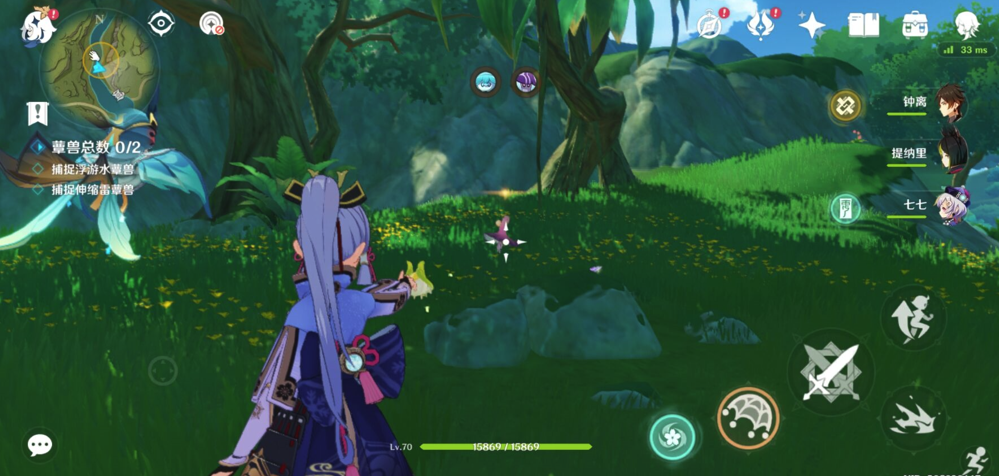Open the Paimon menu
999x476 pixels.
[x=38, y=26]
